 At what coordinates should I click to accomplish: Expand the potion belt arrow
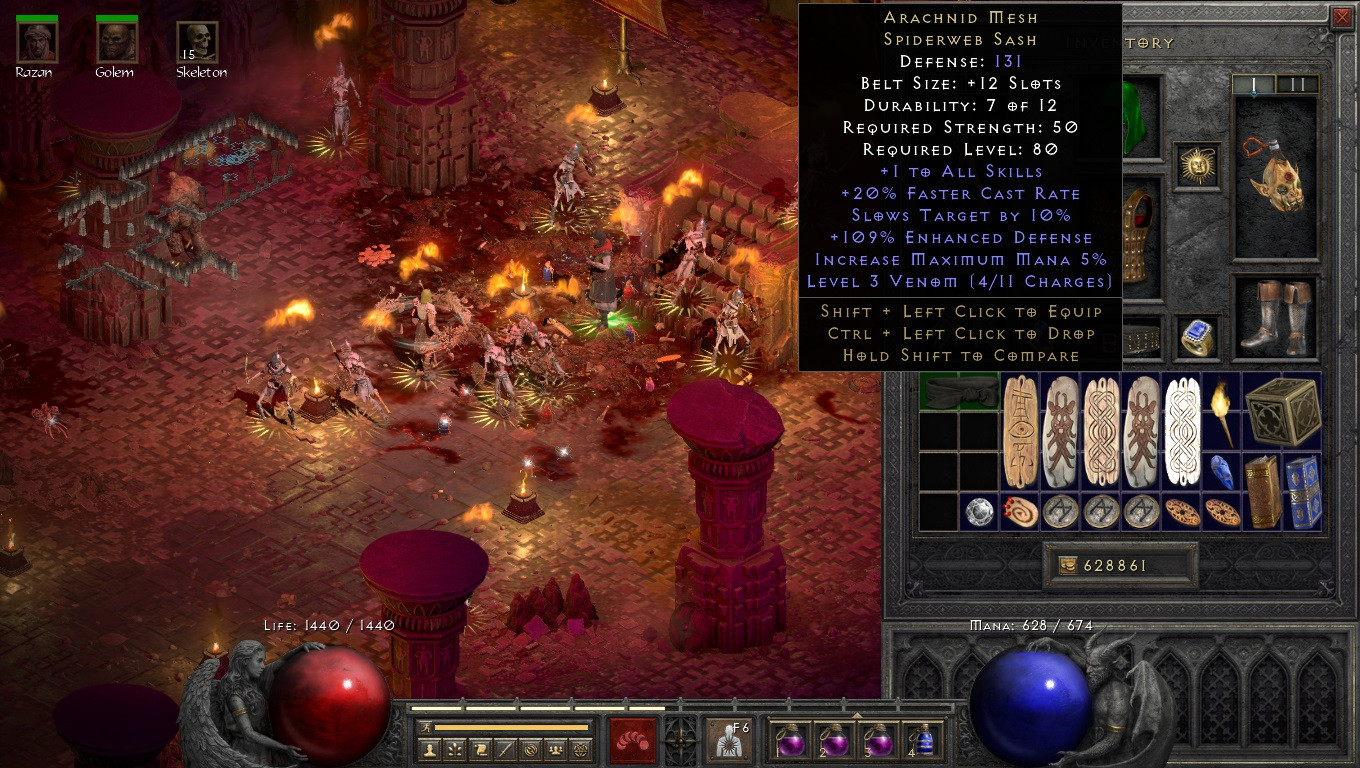click(x=857, y=715)
